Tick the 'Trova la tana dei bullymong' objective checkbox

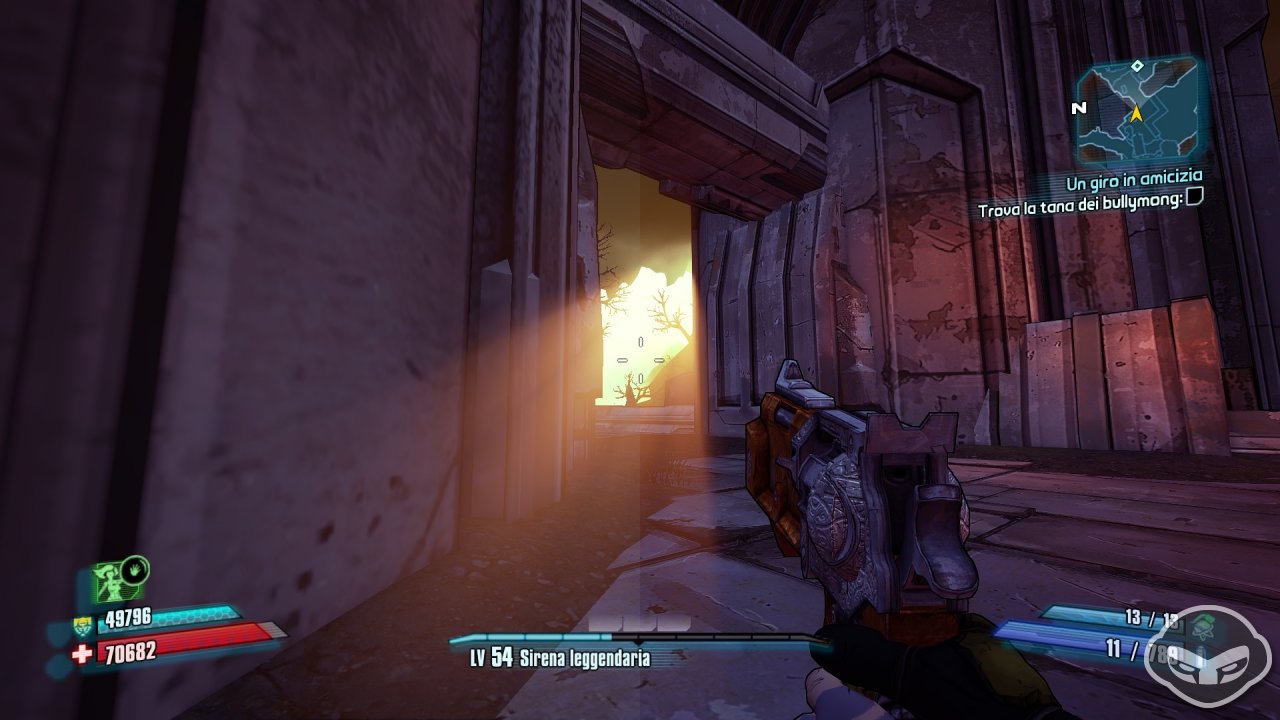point(1194,200)
